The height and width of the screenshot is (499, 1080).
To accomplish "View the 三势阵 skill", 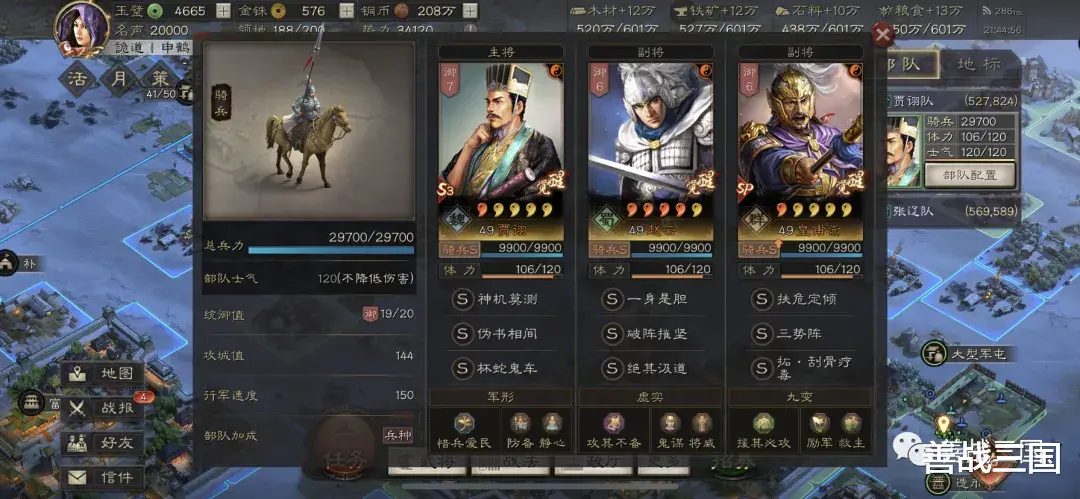I will coord(799,333).
